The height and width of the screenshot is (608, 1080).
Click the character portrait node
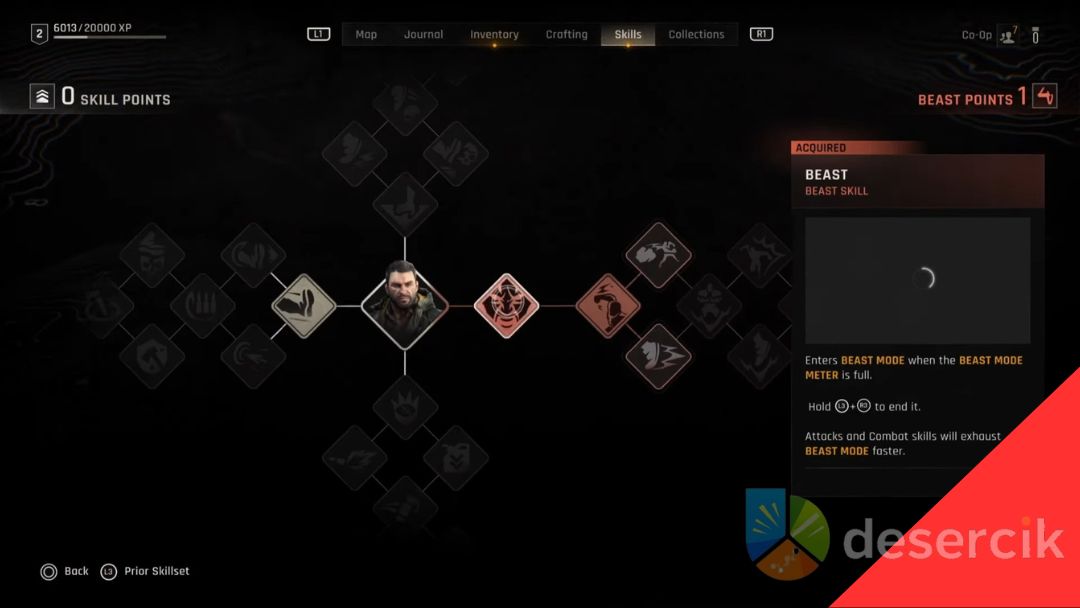[405, 306]
